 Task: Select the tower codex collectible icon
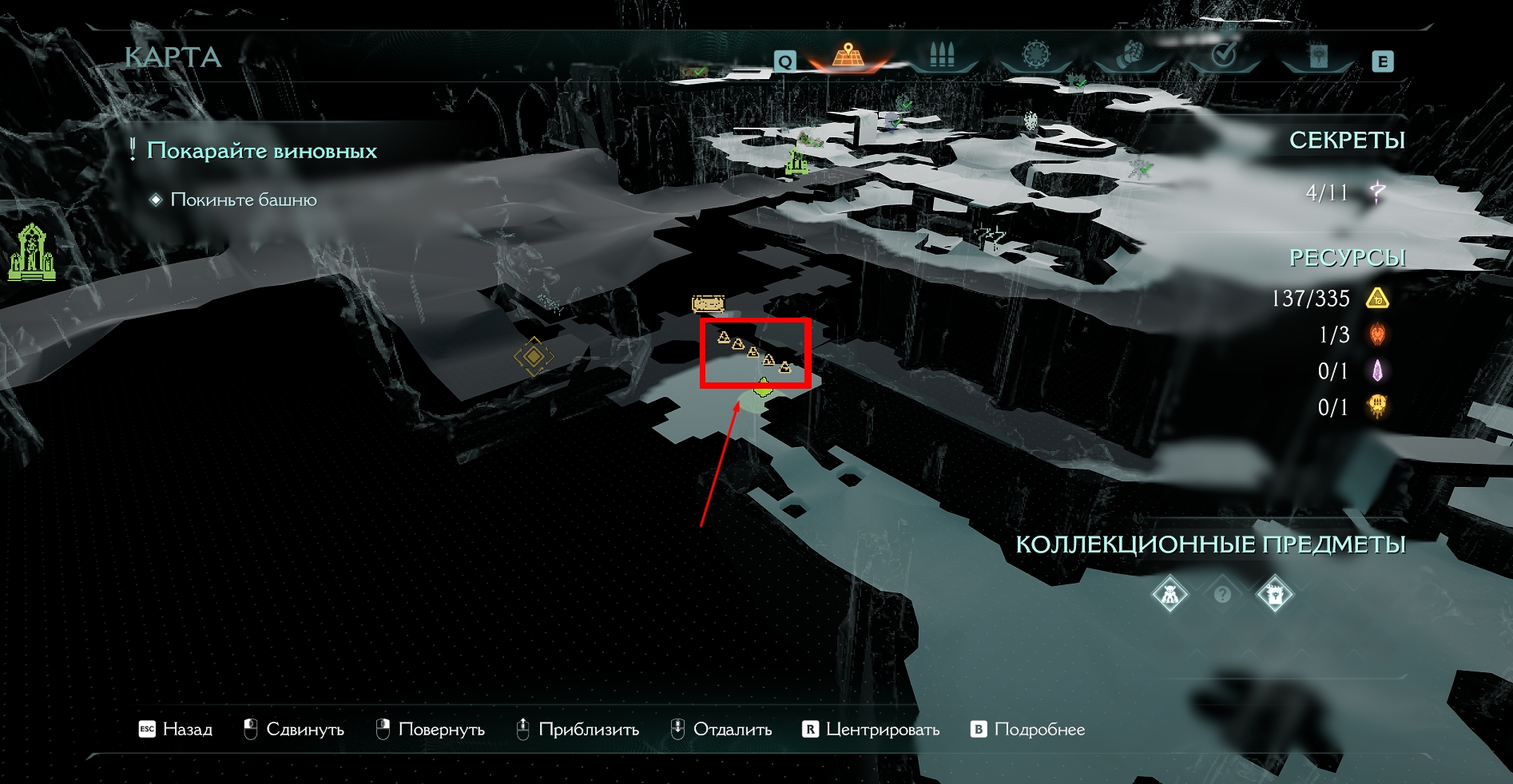1274,594
